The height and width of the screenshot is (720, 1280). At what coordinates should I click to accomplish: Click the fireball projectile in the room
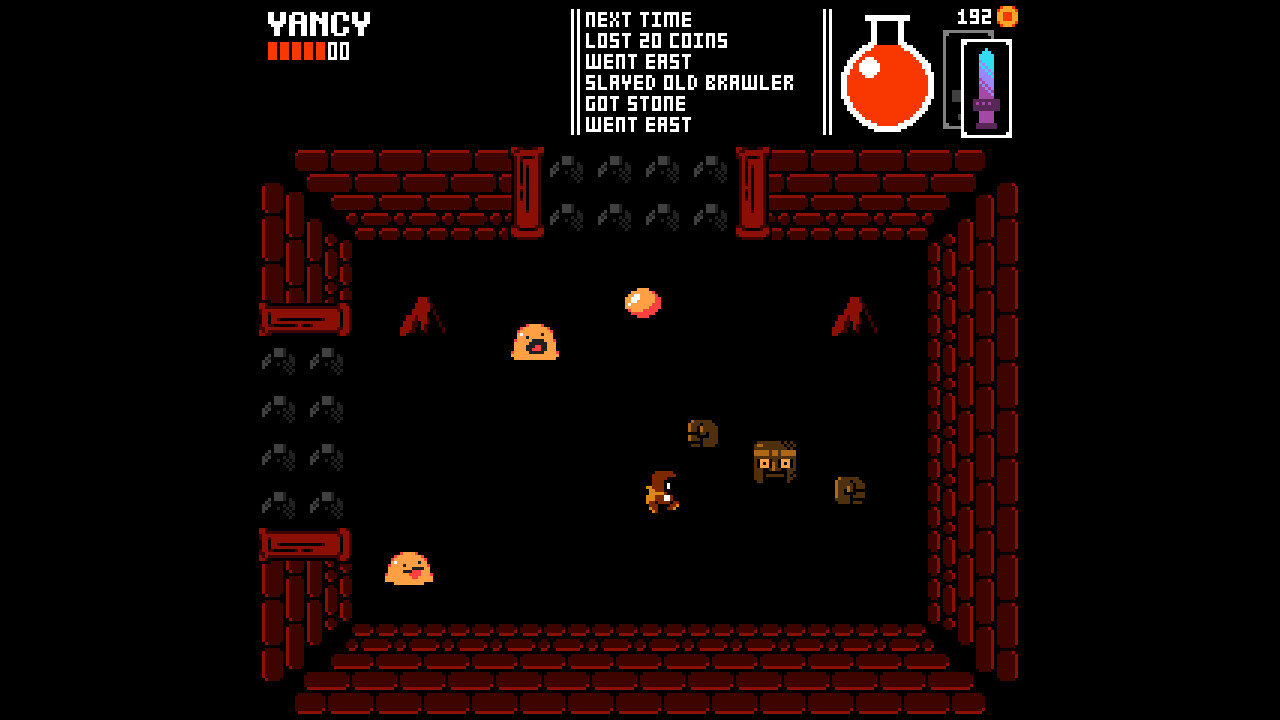pos(641,301)
